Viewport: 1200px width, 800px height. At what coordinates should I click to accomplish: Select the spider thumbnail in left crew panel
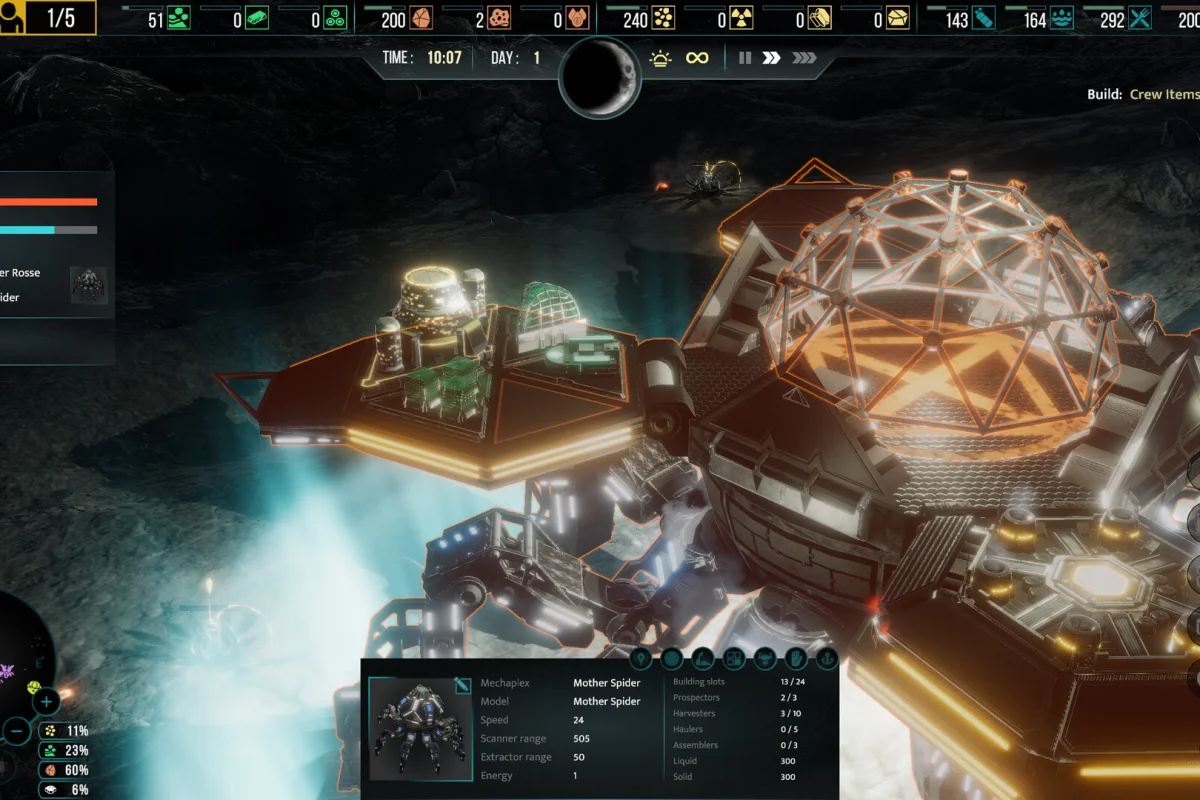89,284
